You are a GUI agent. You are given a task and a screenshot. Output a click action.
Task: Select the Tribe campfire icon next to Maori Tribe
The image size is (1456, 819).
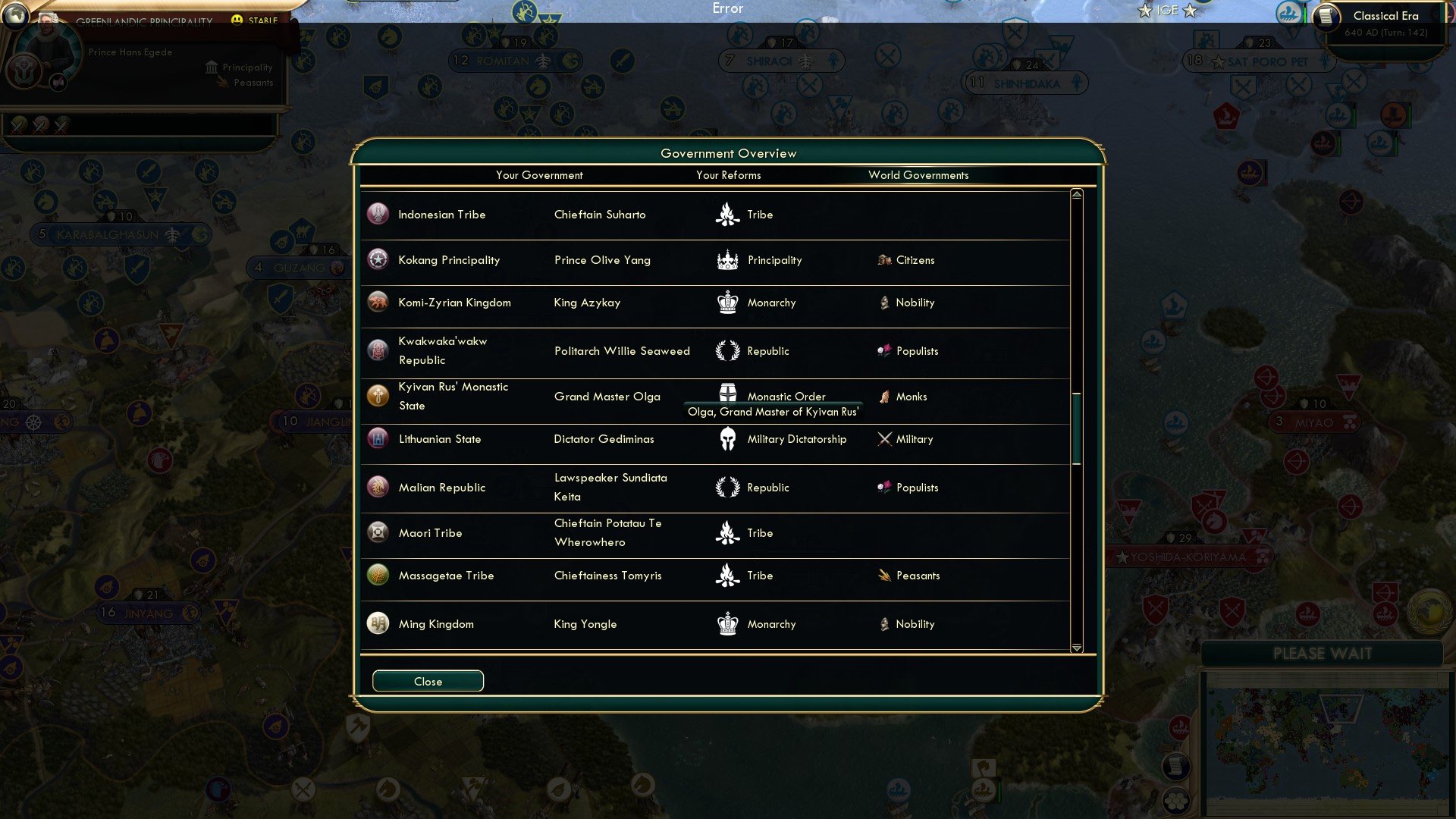point(727,533)
